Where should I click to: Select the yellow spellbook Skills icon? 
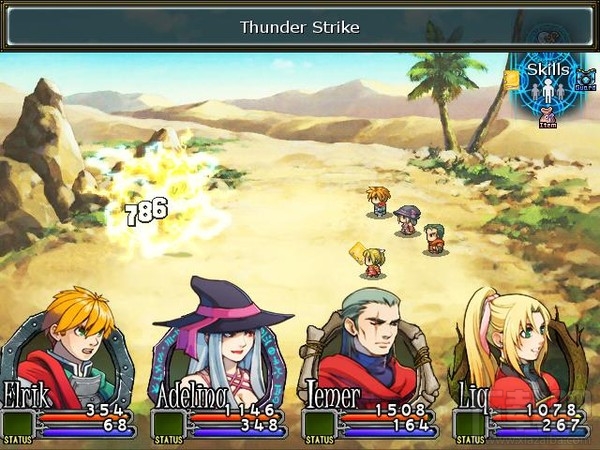point(512,78)
